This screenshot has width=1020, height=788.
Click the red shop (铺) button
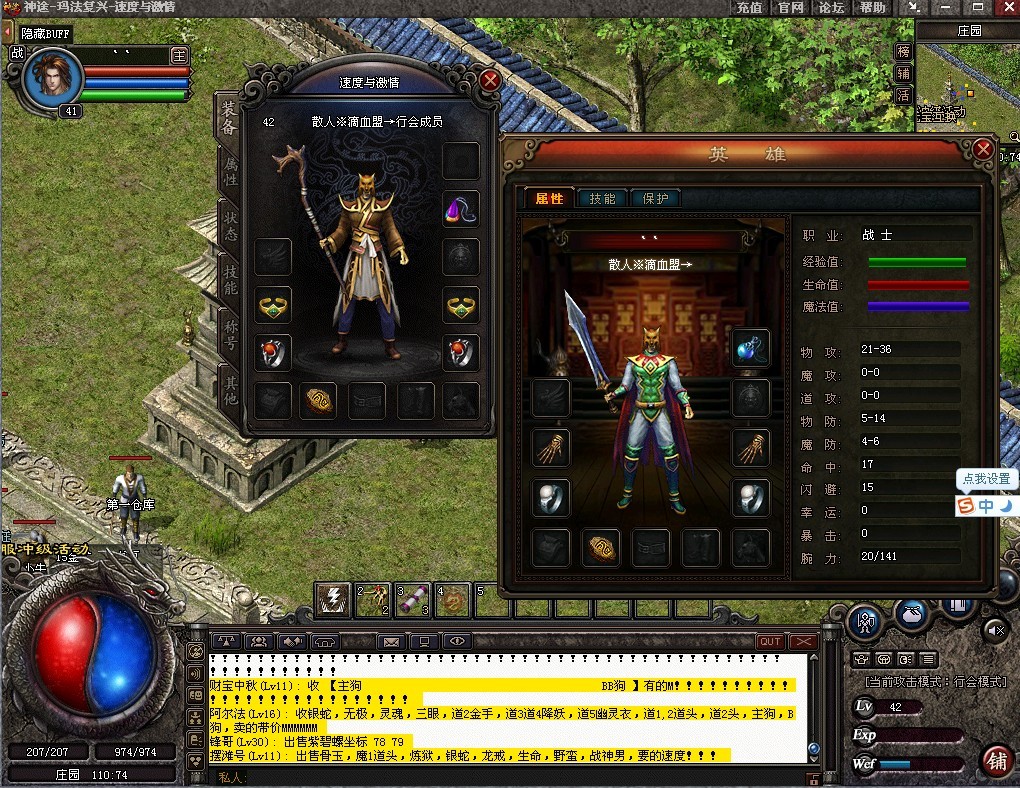point(995,761)
